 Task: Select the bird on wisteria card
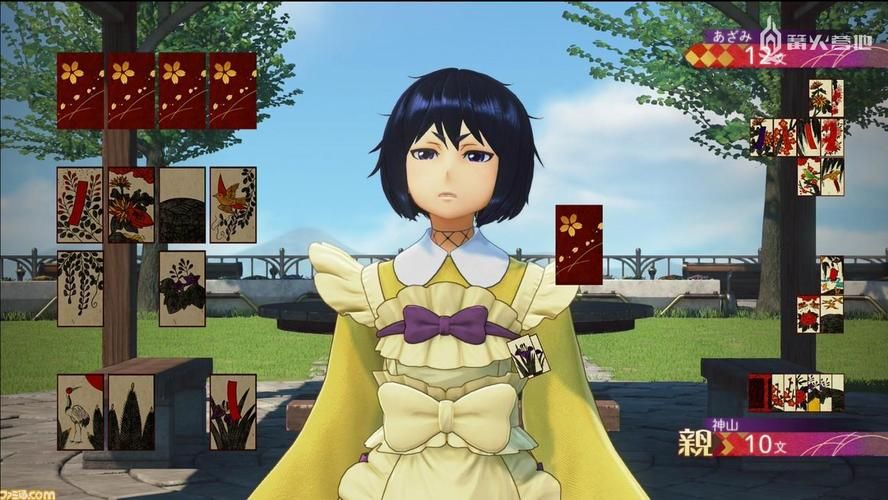click(x=233, y=205)
